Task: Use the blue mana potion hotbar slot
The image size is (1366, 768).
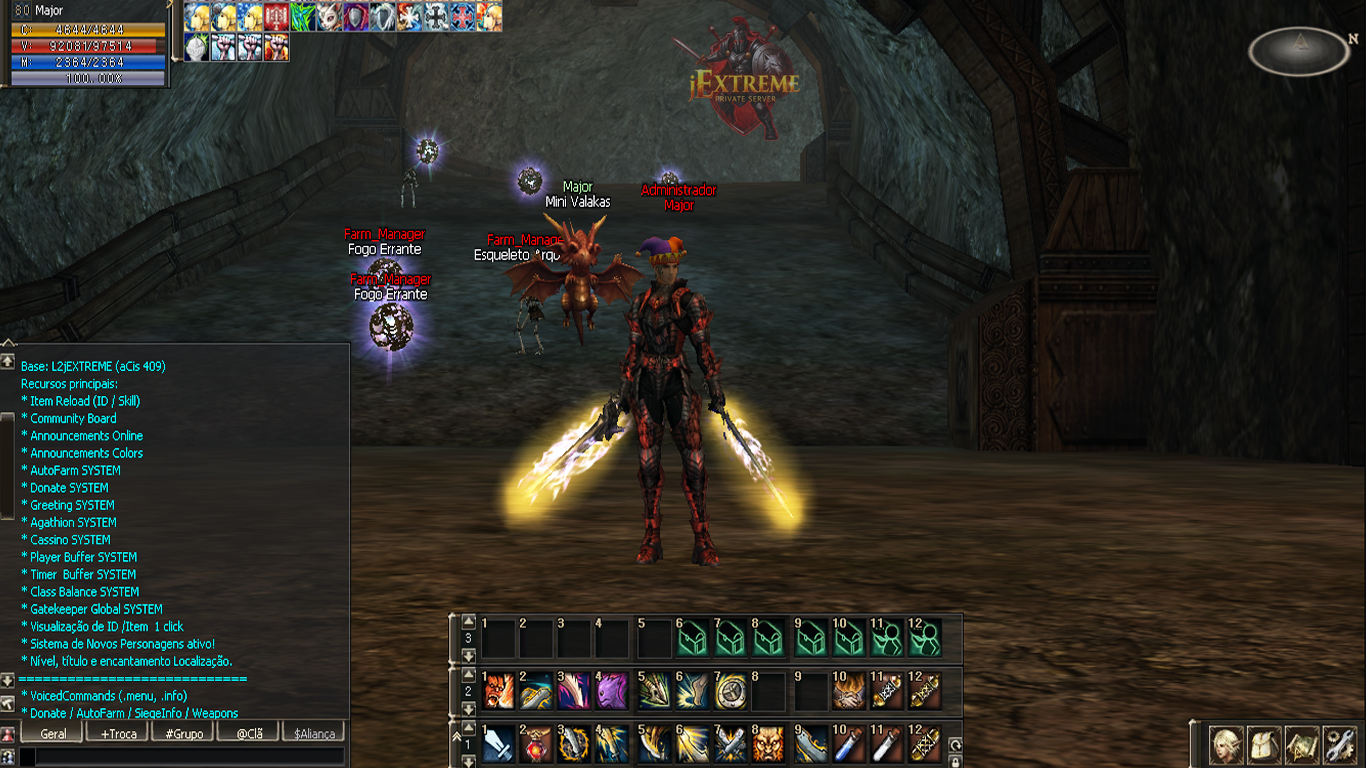Action: [x=847, y=745]
